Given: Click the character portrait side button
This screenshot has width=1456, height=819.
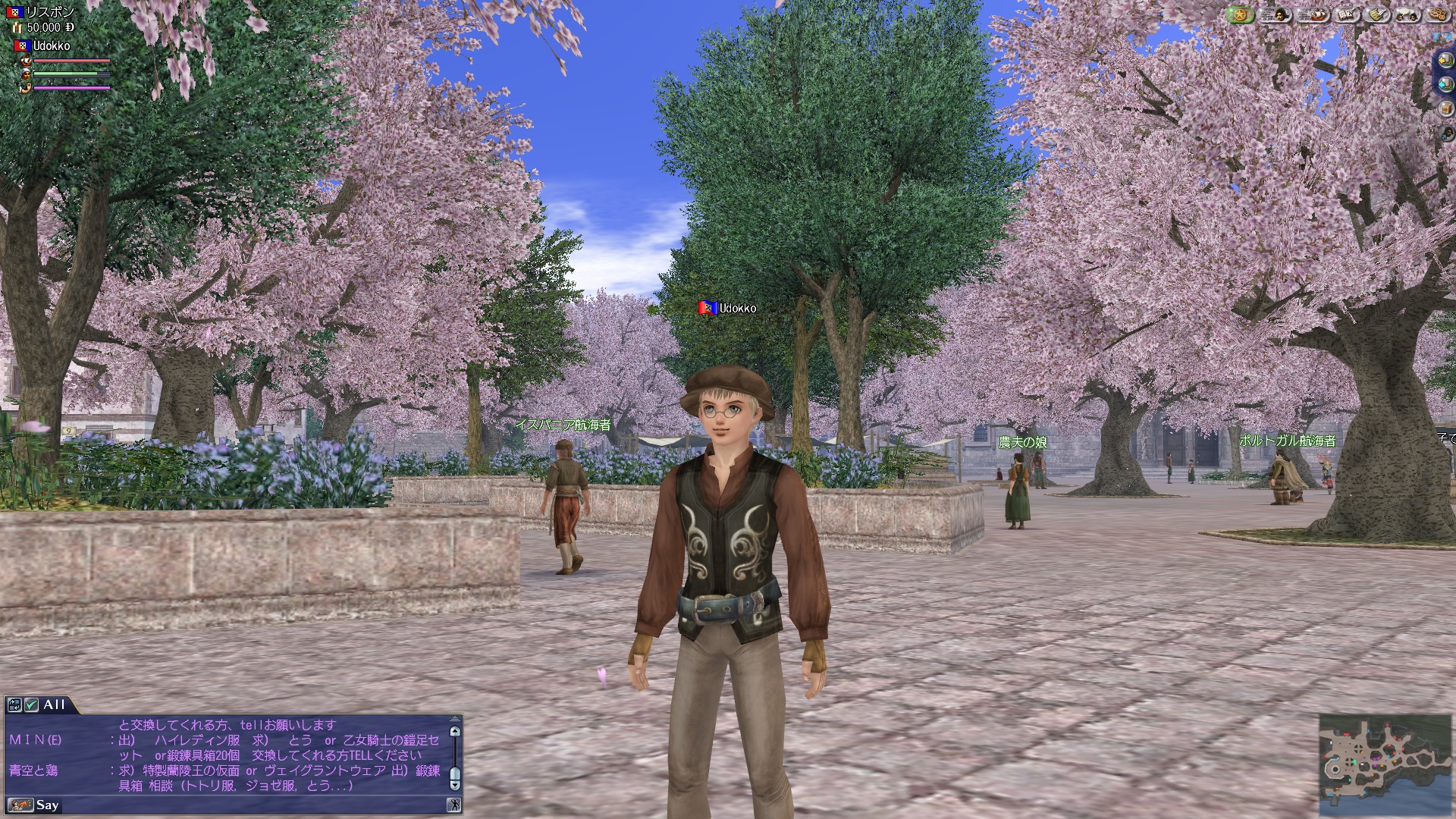Looking at the screenshot, I should click(1447, 133).
